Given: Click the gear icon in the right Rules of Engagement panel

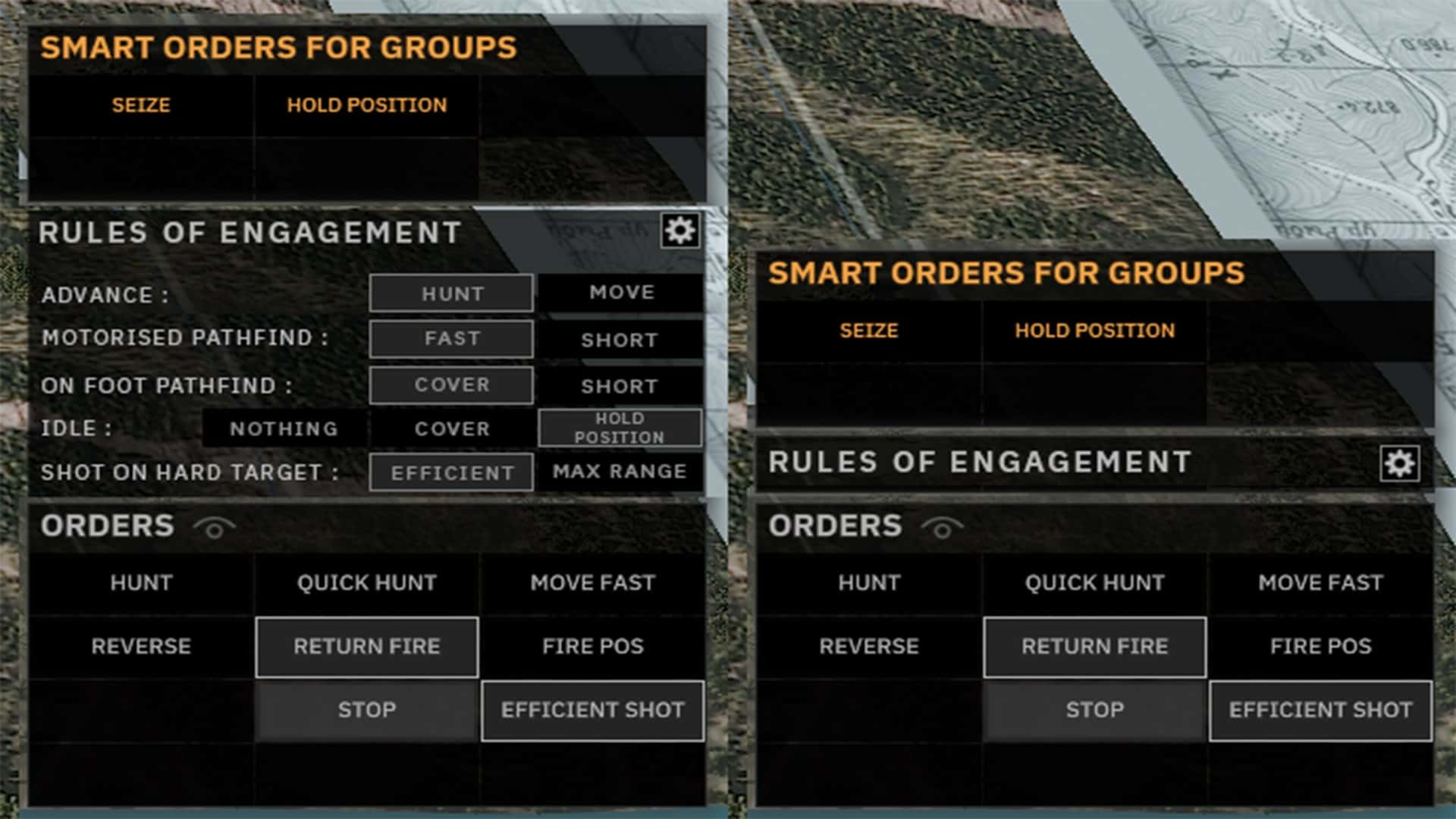Looking at the screenshot, I should (x=1401, y=463).
